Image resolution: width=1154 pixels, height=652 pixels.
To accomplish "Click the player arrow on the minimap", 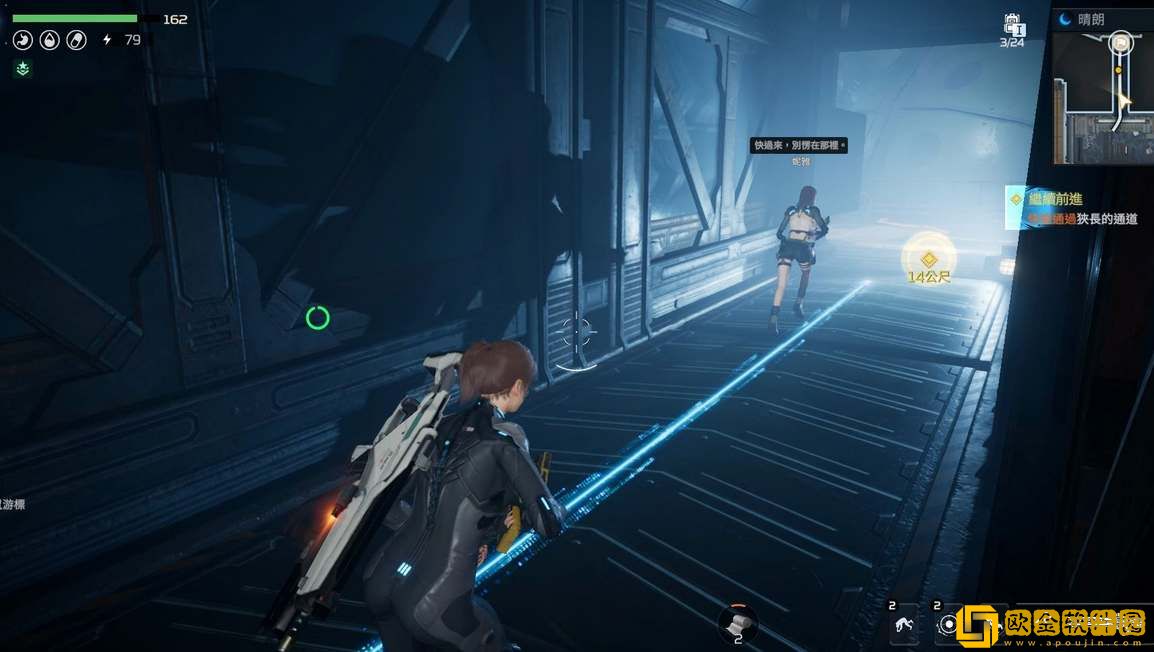I will click(1124, 100).
